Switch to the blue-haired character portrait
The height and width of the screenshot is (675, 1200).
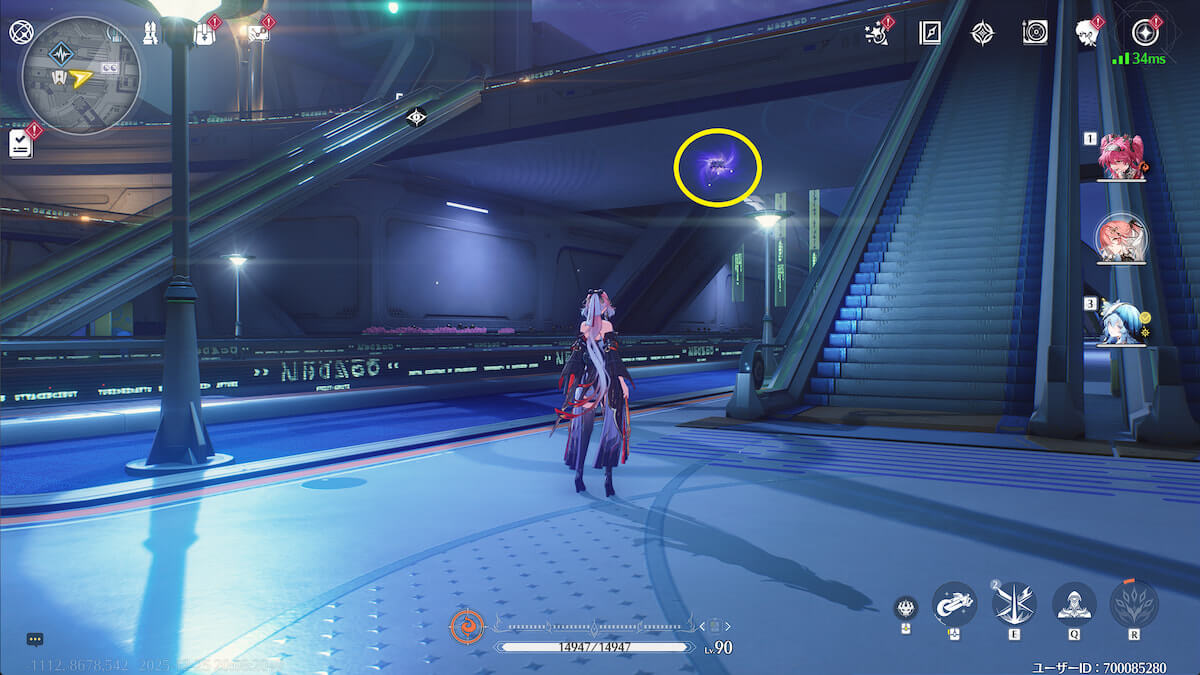(x=1121, y=322)
